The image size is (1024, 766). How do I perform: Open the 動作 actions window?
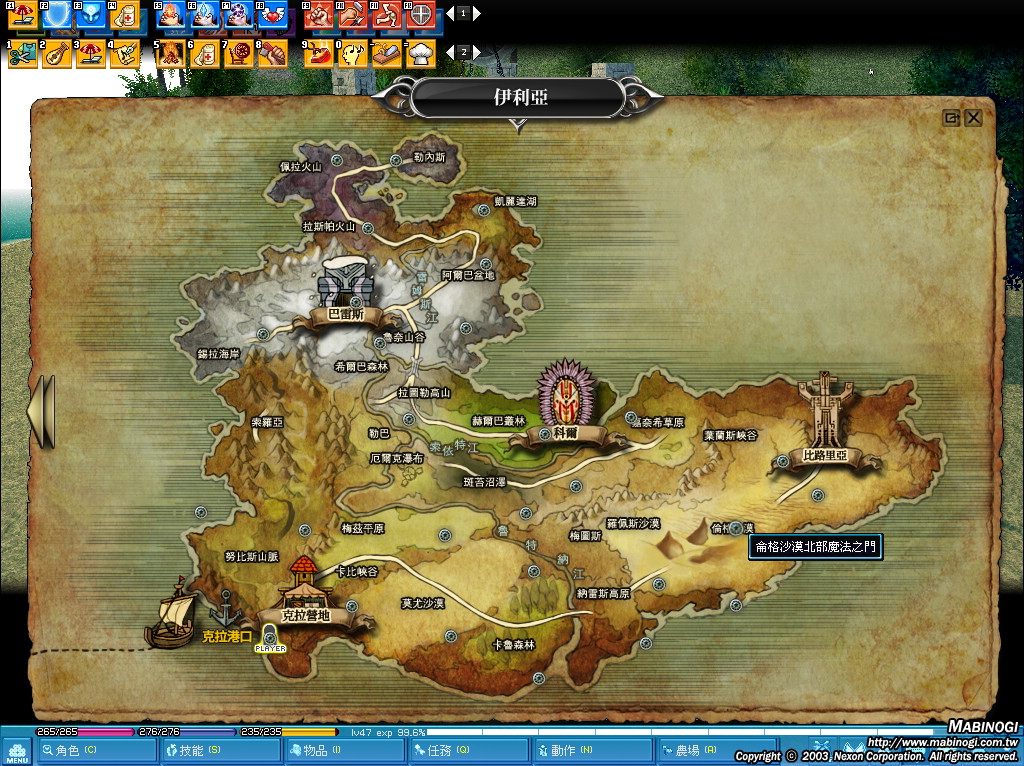pyautogui.click(x=572, y=749)
